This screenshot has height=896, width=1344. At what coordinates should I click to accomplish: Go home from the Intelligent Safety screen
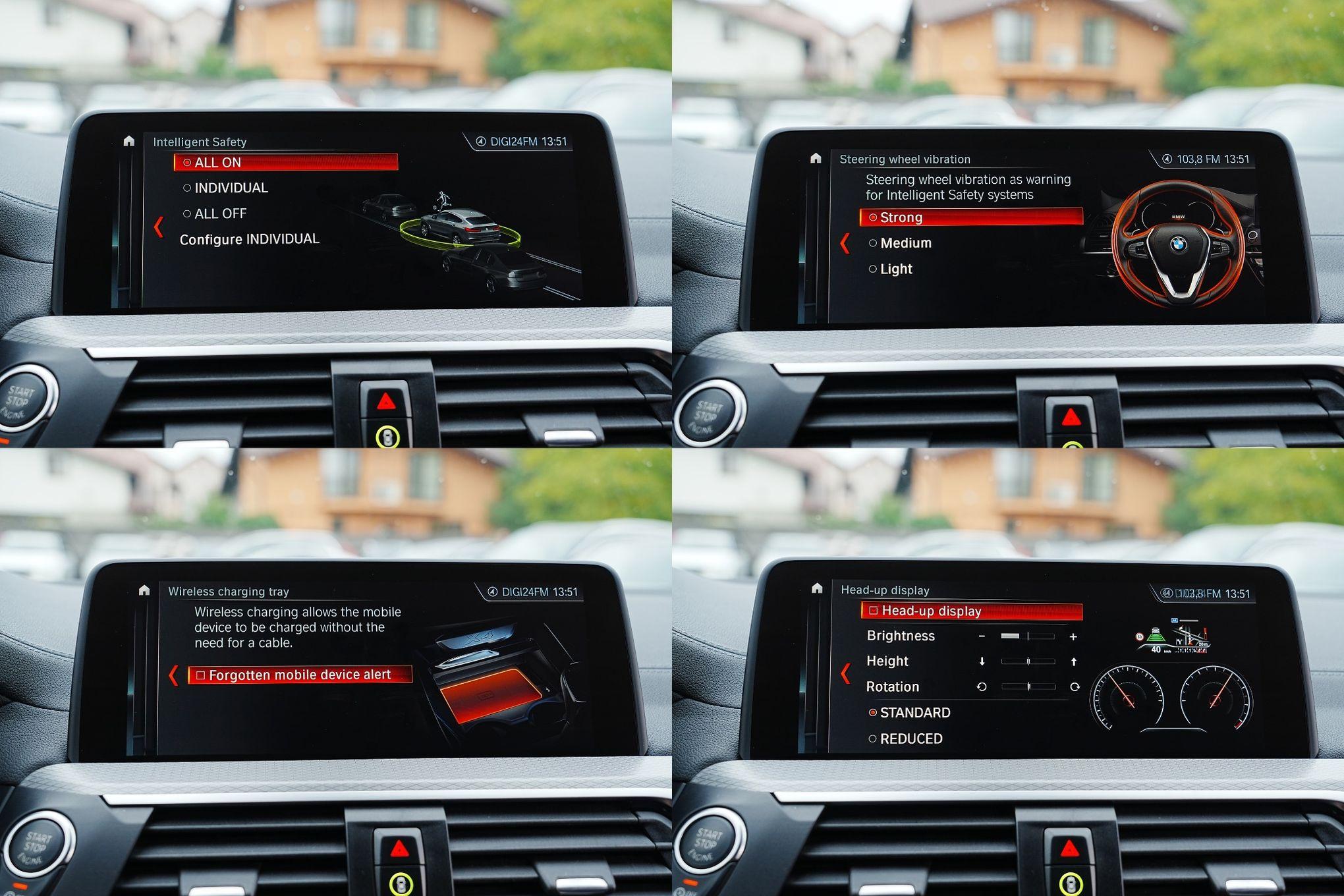pyautogui.click(x=129, y=141)
